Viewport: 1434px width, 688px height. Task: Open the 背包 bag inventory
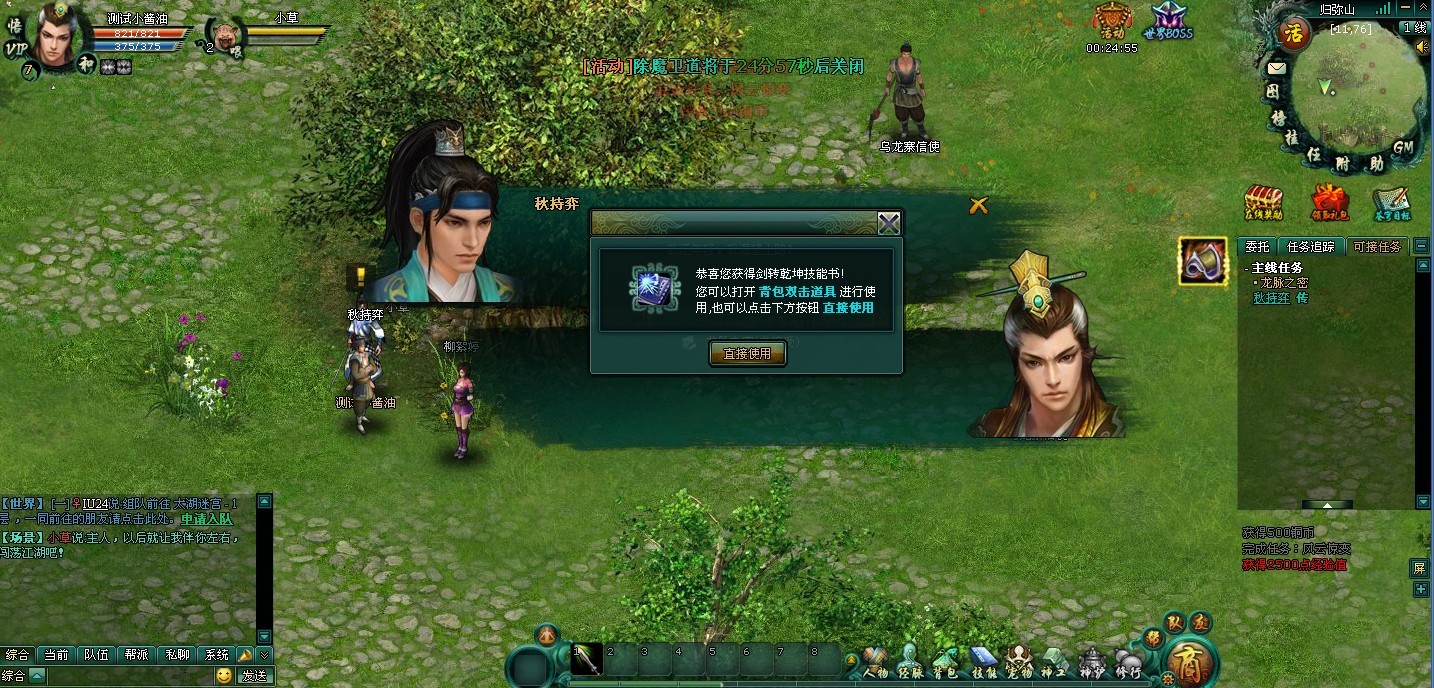point(945,663)
